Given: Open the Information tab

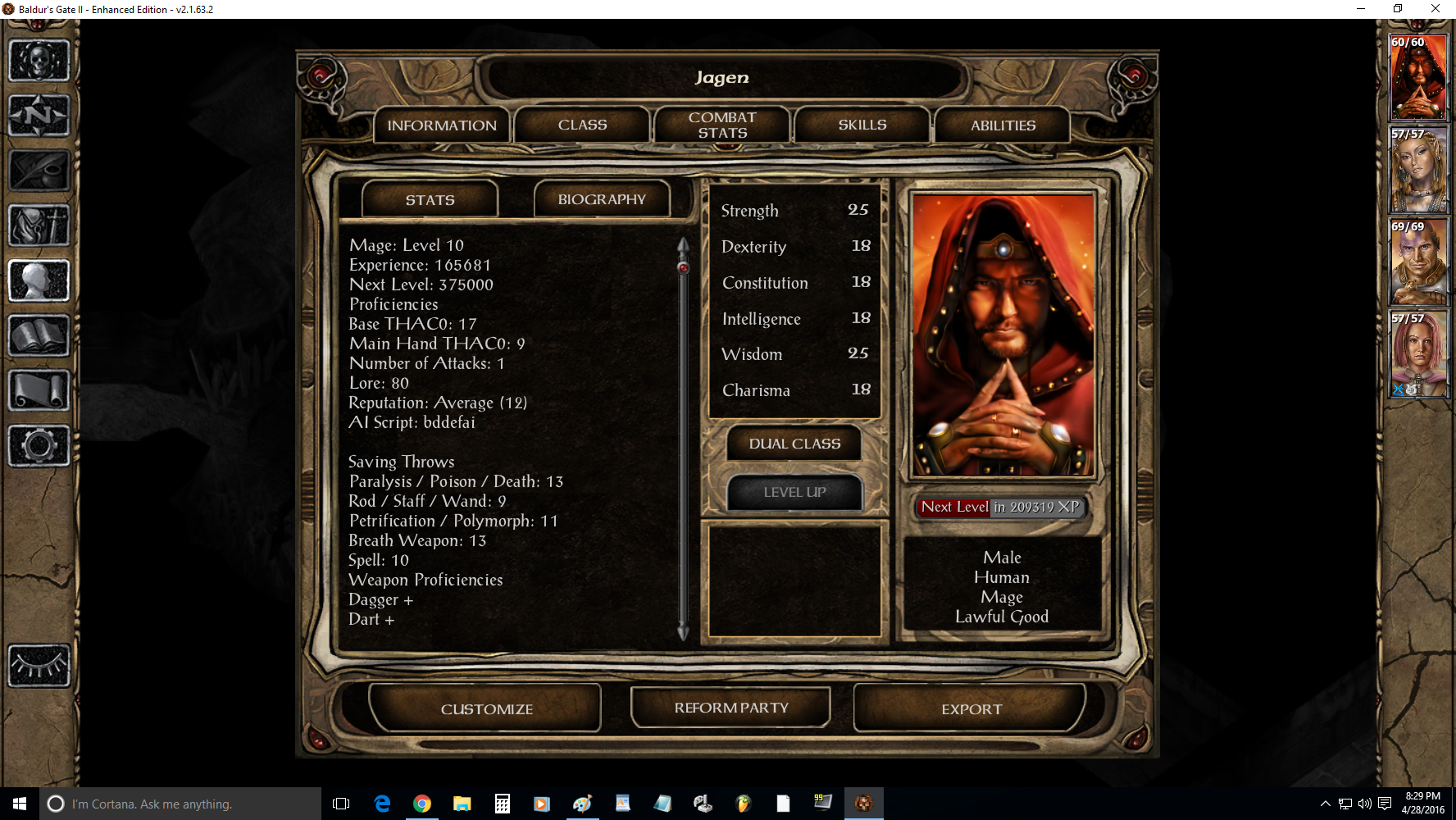Looking at the screenshot, I should coord(442,125).
